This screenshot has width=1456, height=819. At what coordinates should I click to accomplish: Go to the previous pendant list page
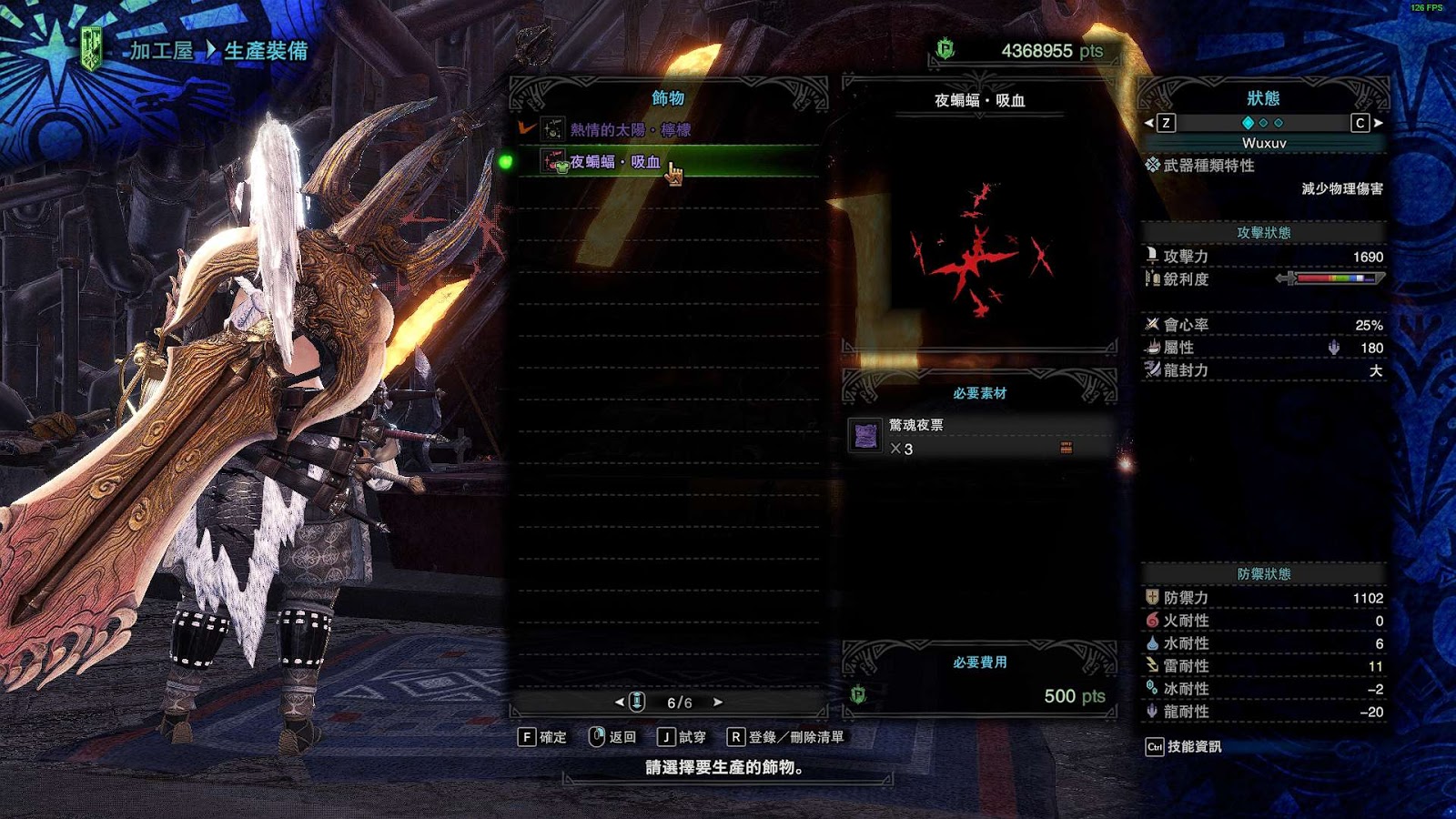(620, 703)
